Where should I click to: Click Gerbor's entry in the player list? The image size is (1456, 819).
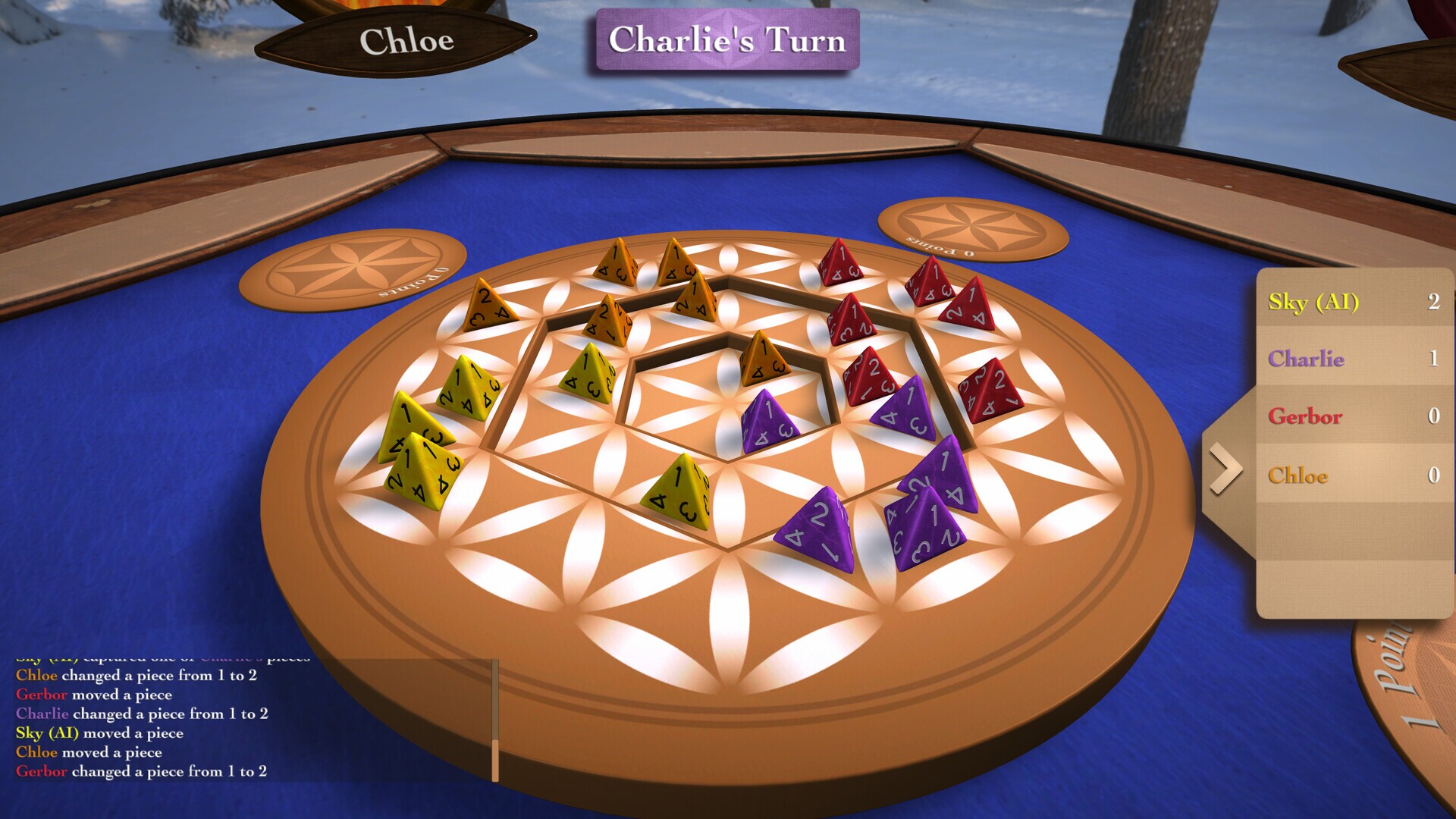click(1354, 416)
